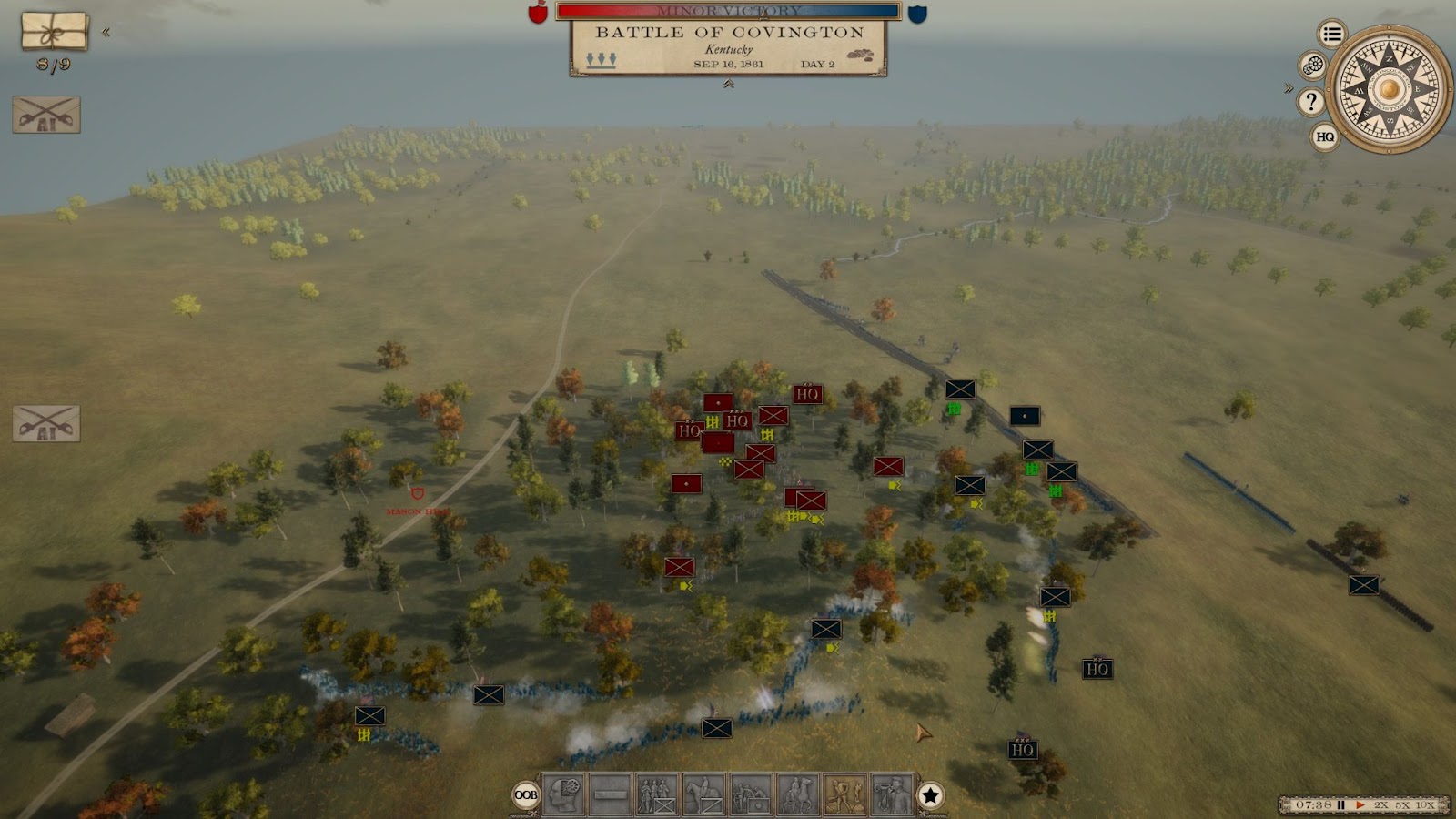Viewport: 1456px width, 819px height.
Task: Open help with the question mark button
Action: tap(1310, 101)
